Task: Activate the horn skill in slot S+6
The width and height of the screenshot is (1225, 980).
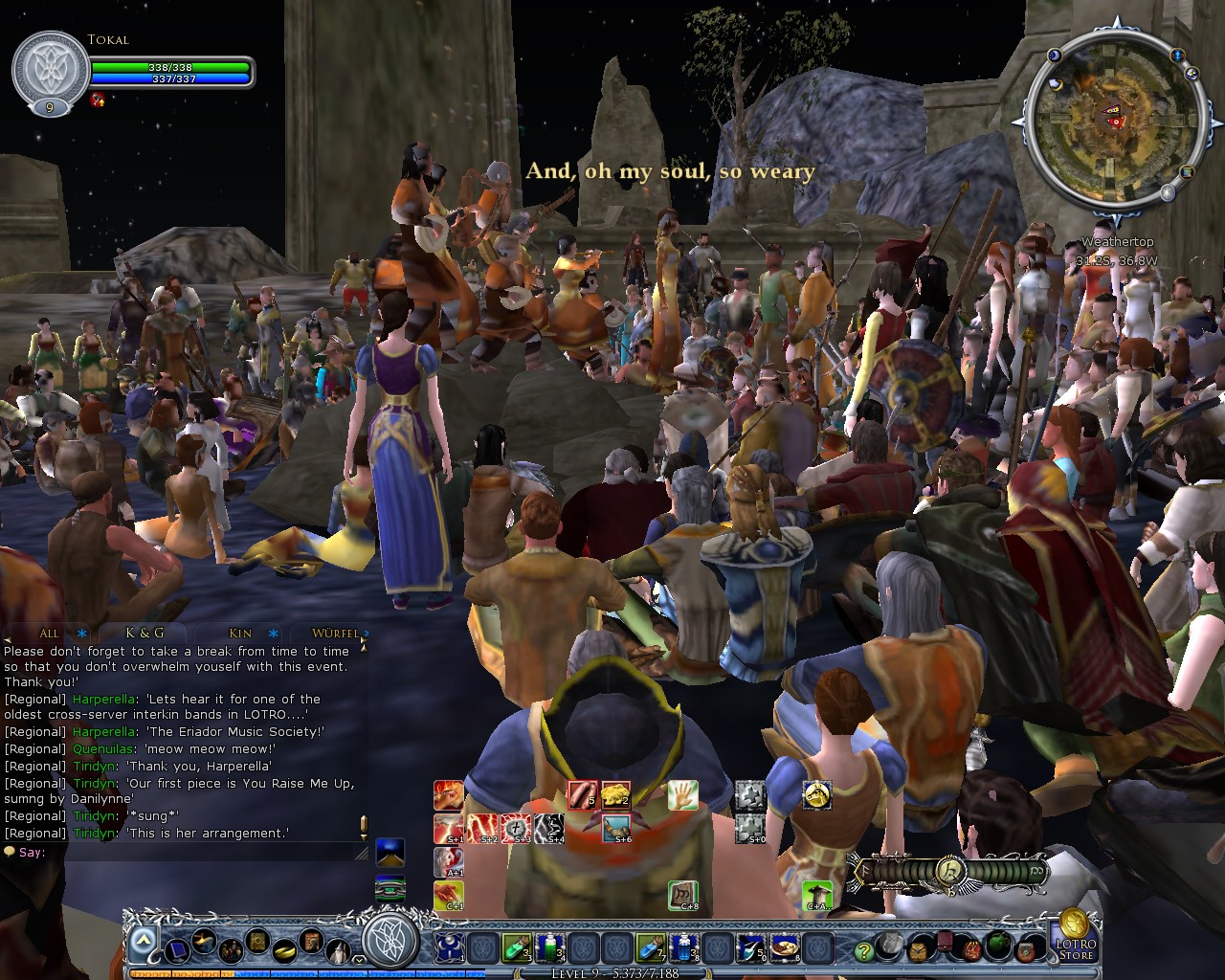Action: click(x=615, y=827)
